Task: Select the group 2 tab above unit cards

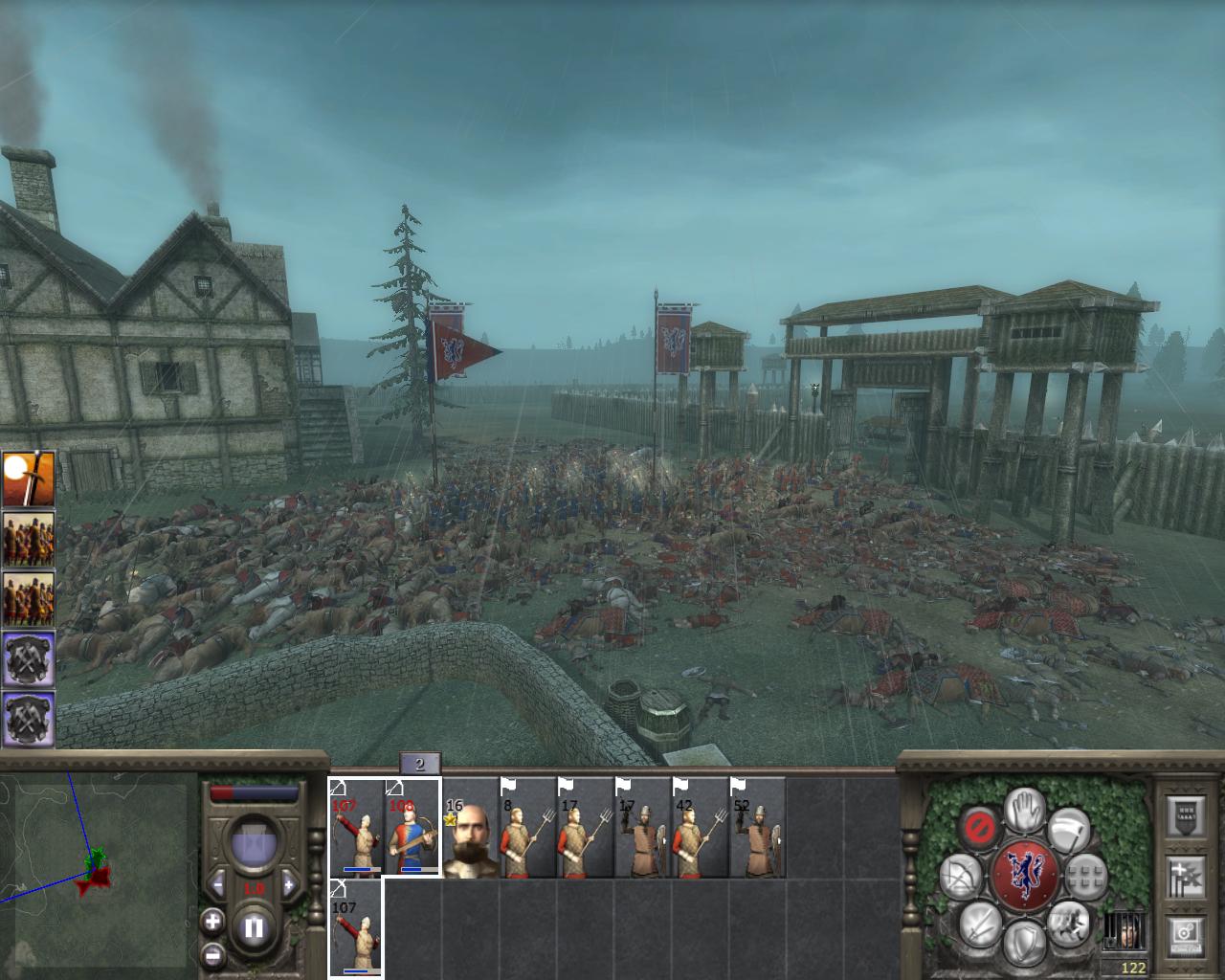Action: [x=419, y=763]
